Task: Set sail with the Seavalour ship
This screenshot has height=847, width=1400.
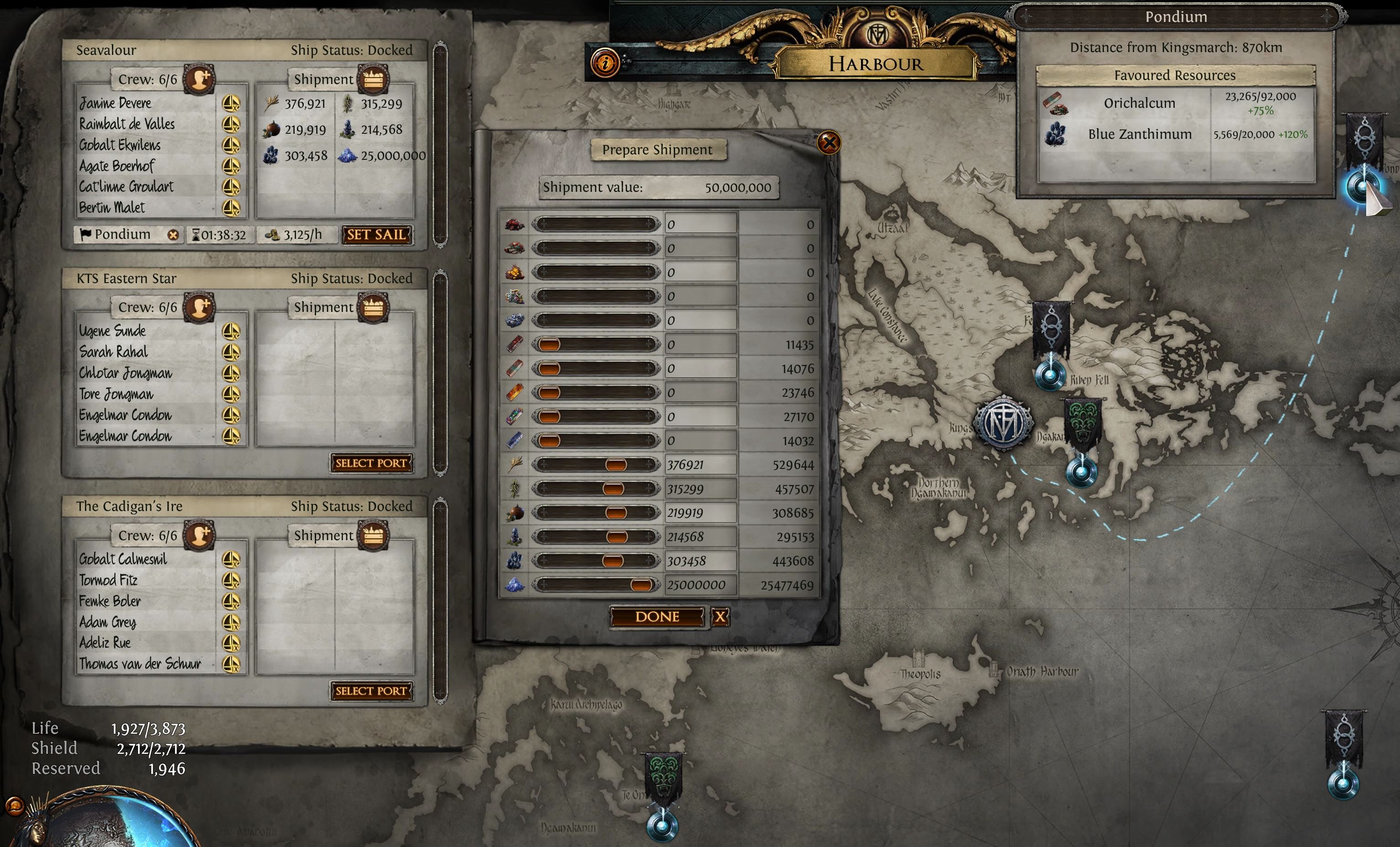Action: (x=376, y=235)
